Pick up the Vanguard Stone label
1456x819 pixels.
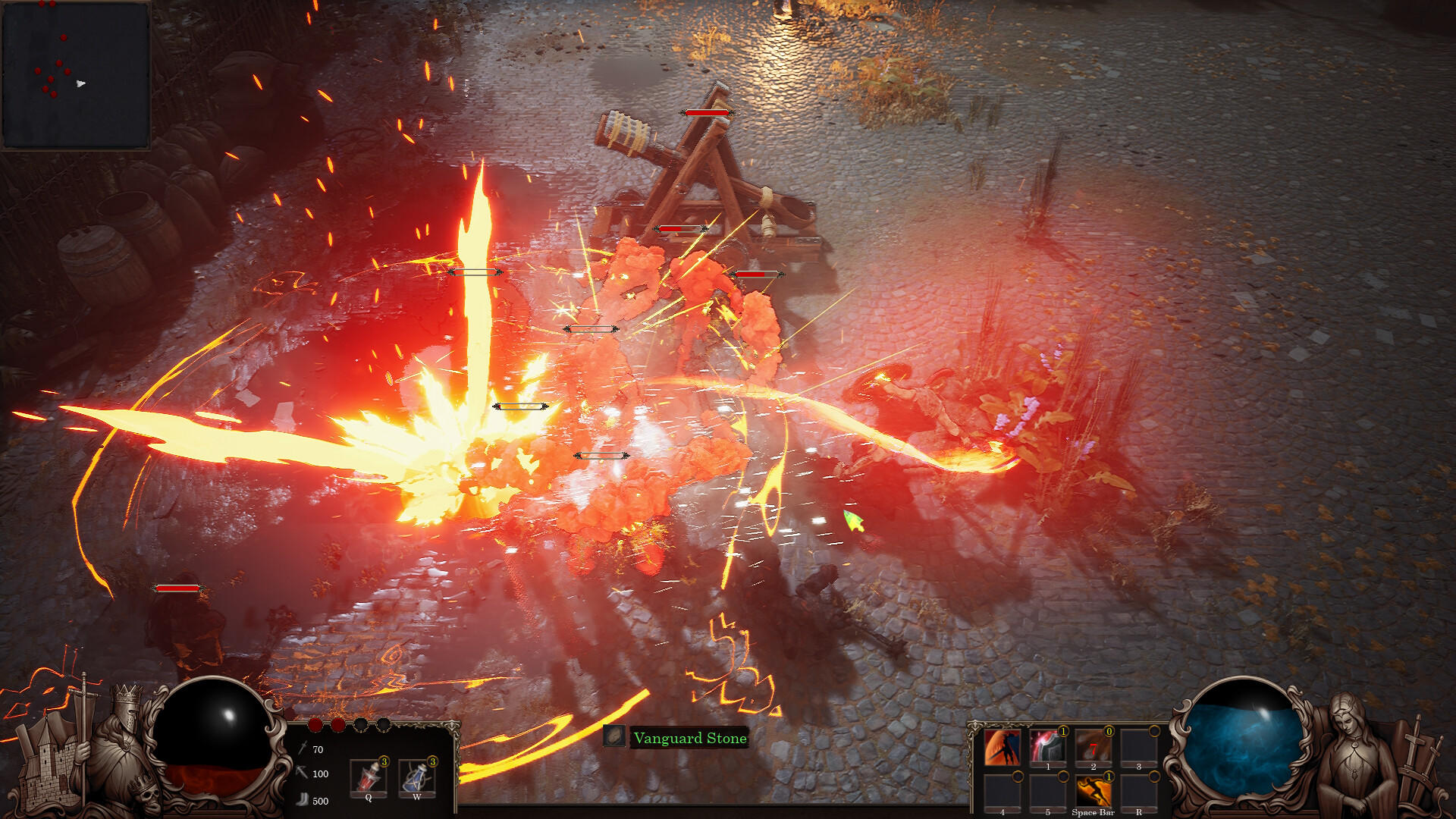[689, 738]
